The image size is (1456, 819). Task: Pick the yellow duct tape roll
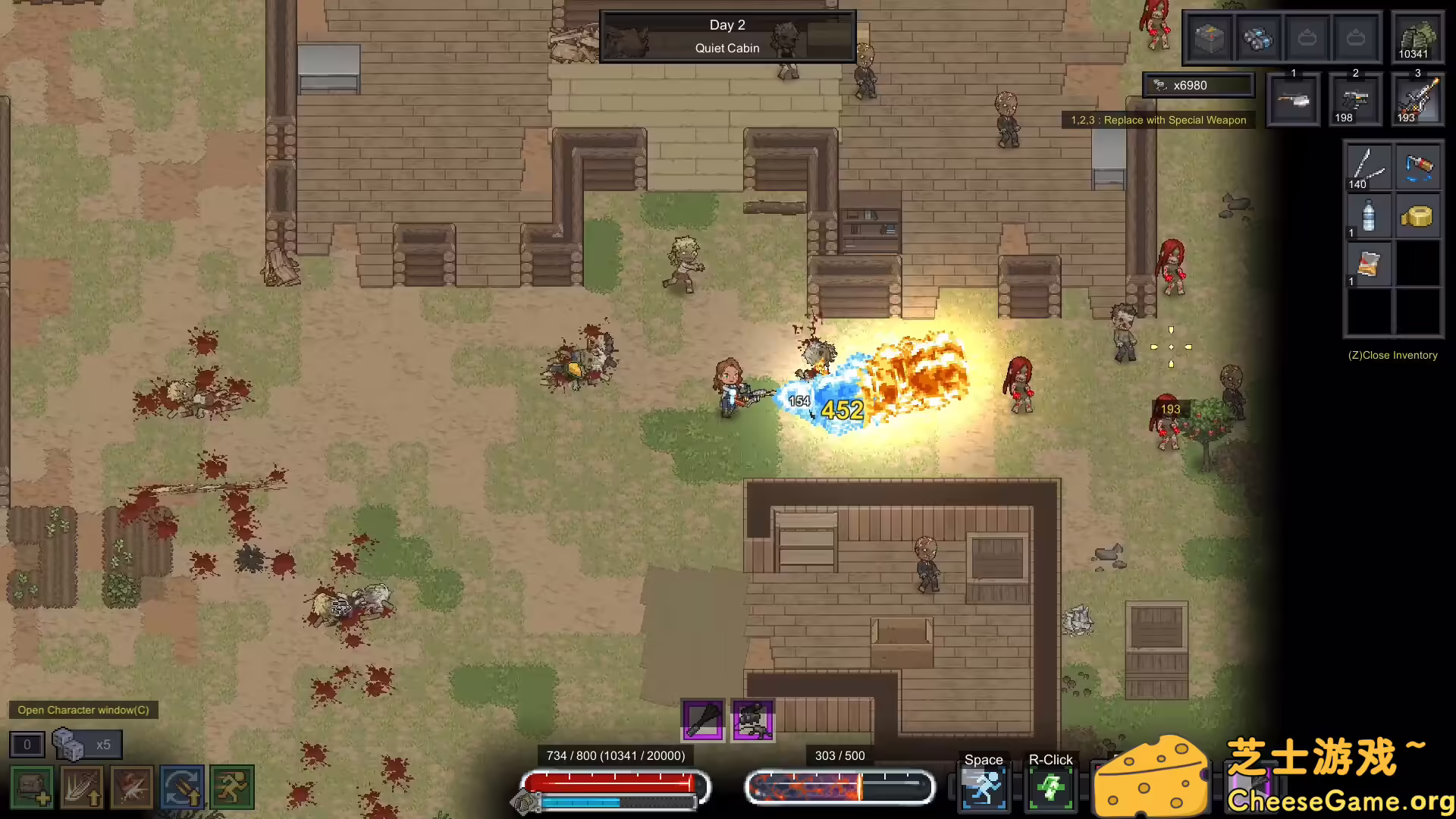coord(1417,217)
